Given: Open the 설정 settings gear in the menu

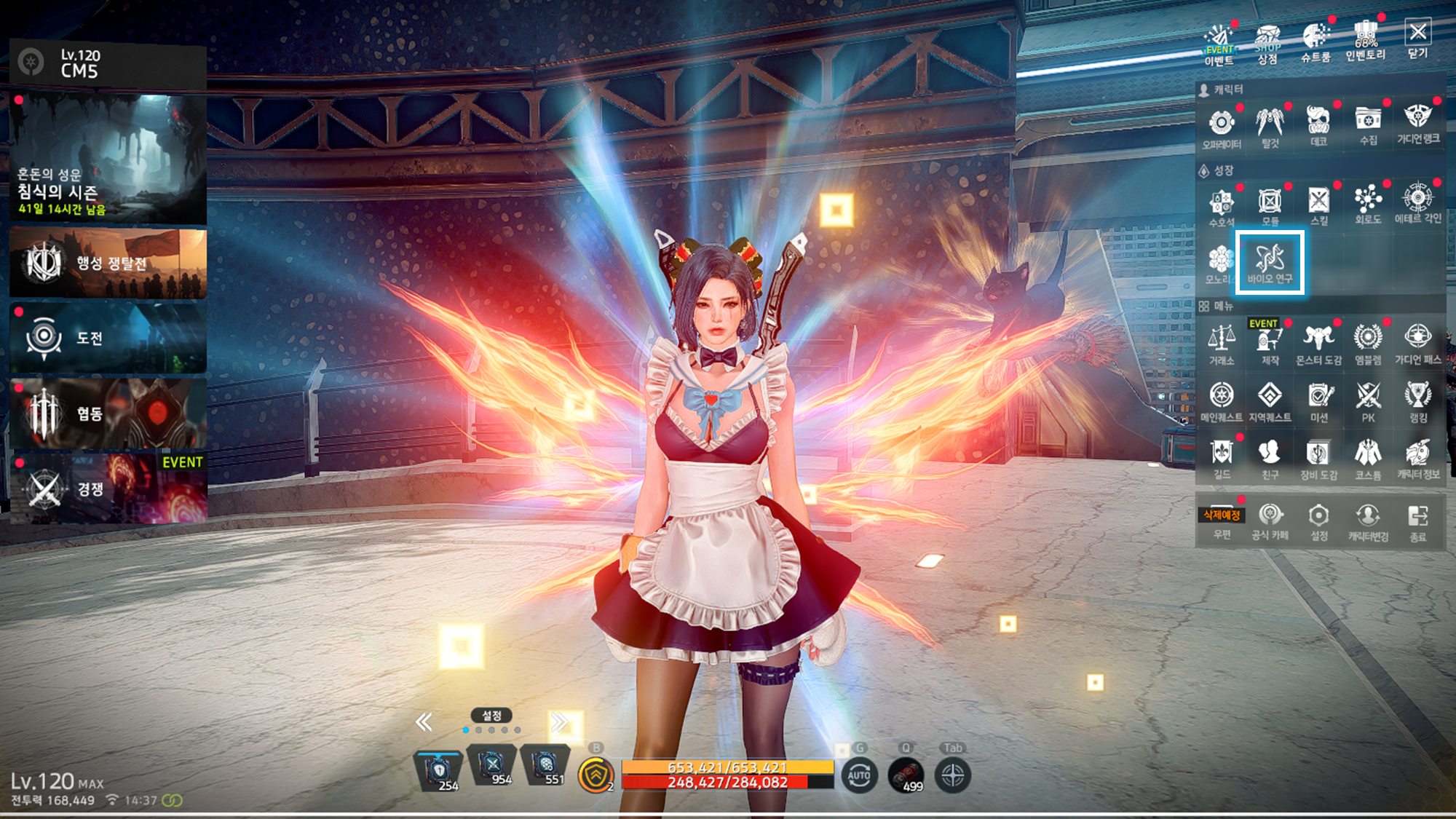Looking at the screenshot, I should pyautogui.click(x=1318, y=522).
